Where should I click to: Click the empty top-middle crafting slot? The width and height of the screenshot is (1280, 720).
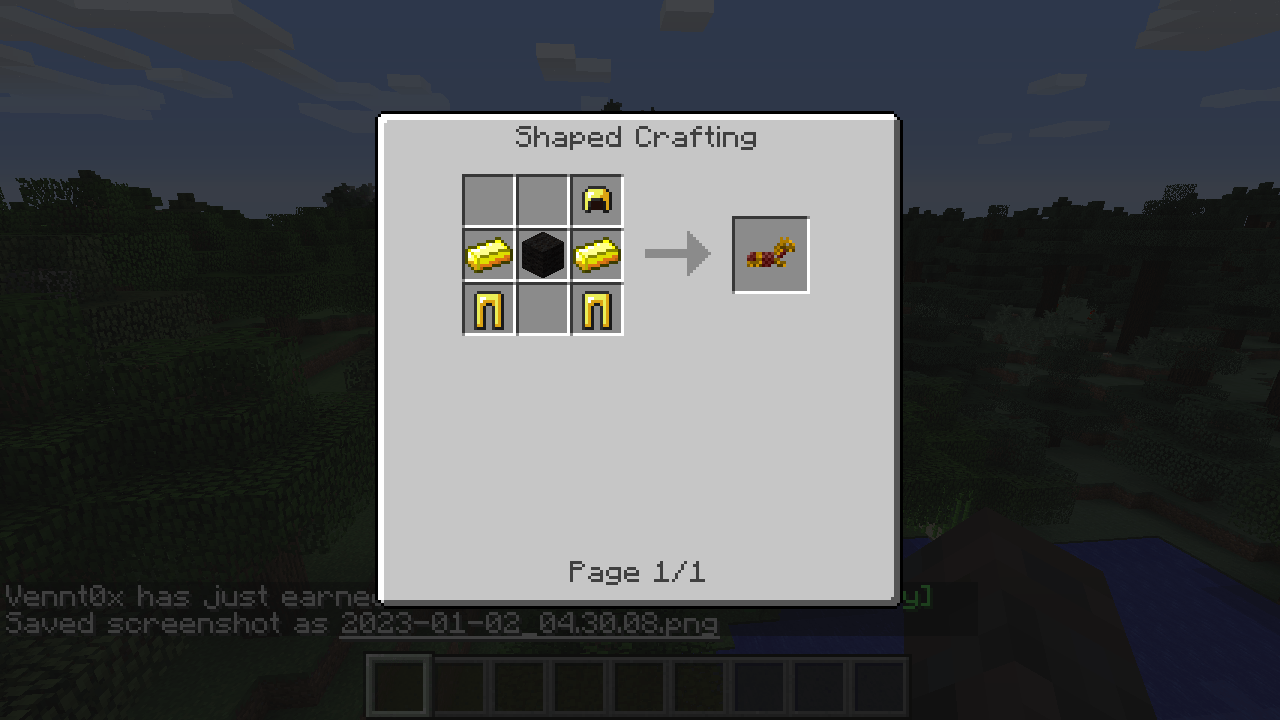click(542, 199)
